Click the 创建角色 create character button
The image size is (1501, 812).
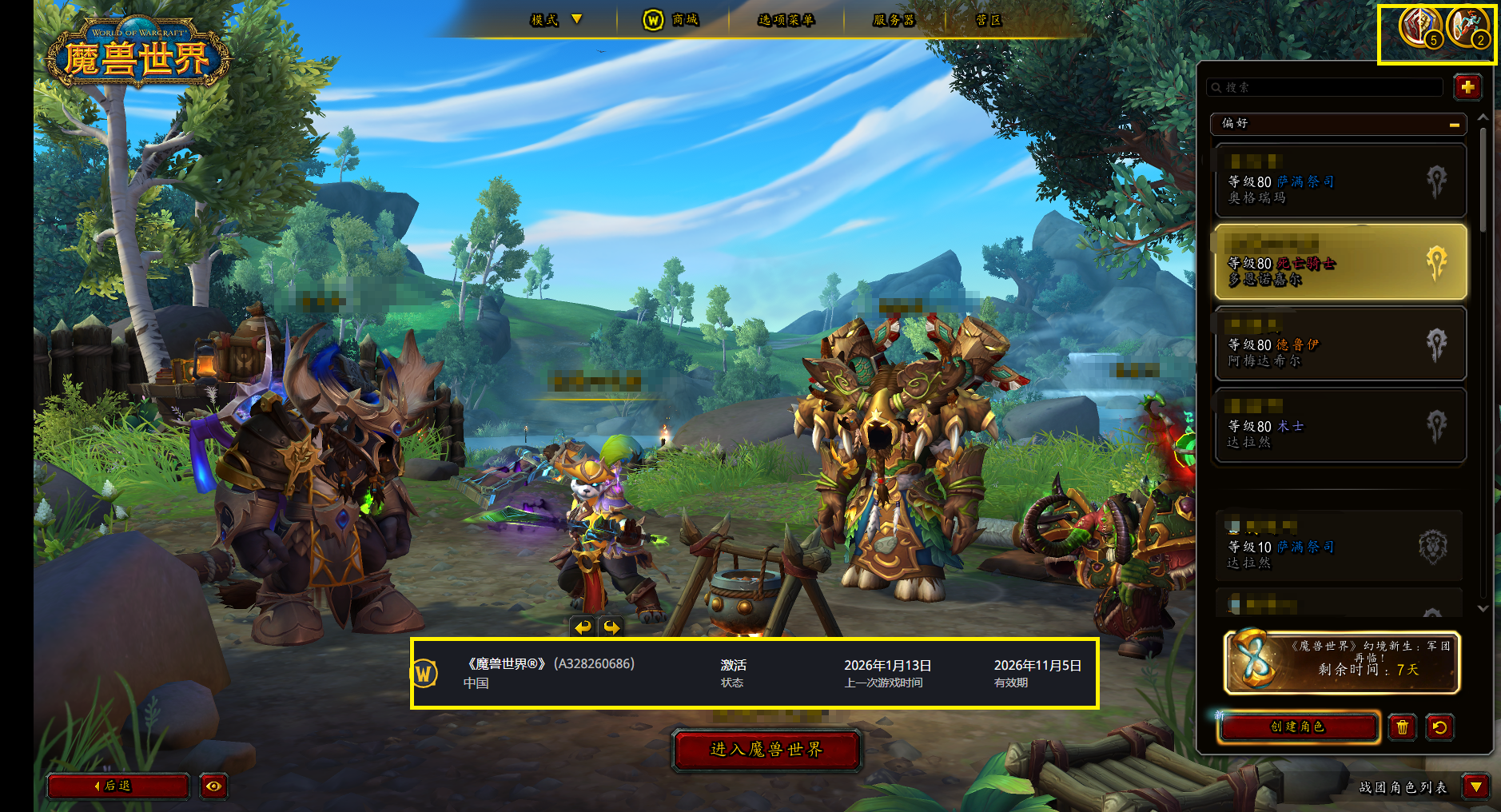tap(1298, 726)
